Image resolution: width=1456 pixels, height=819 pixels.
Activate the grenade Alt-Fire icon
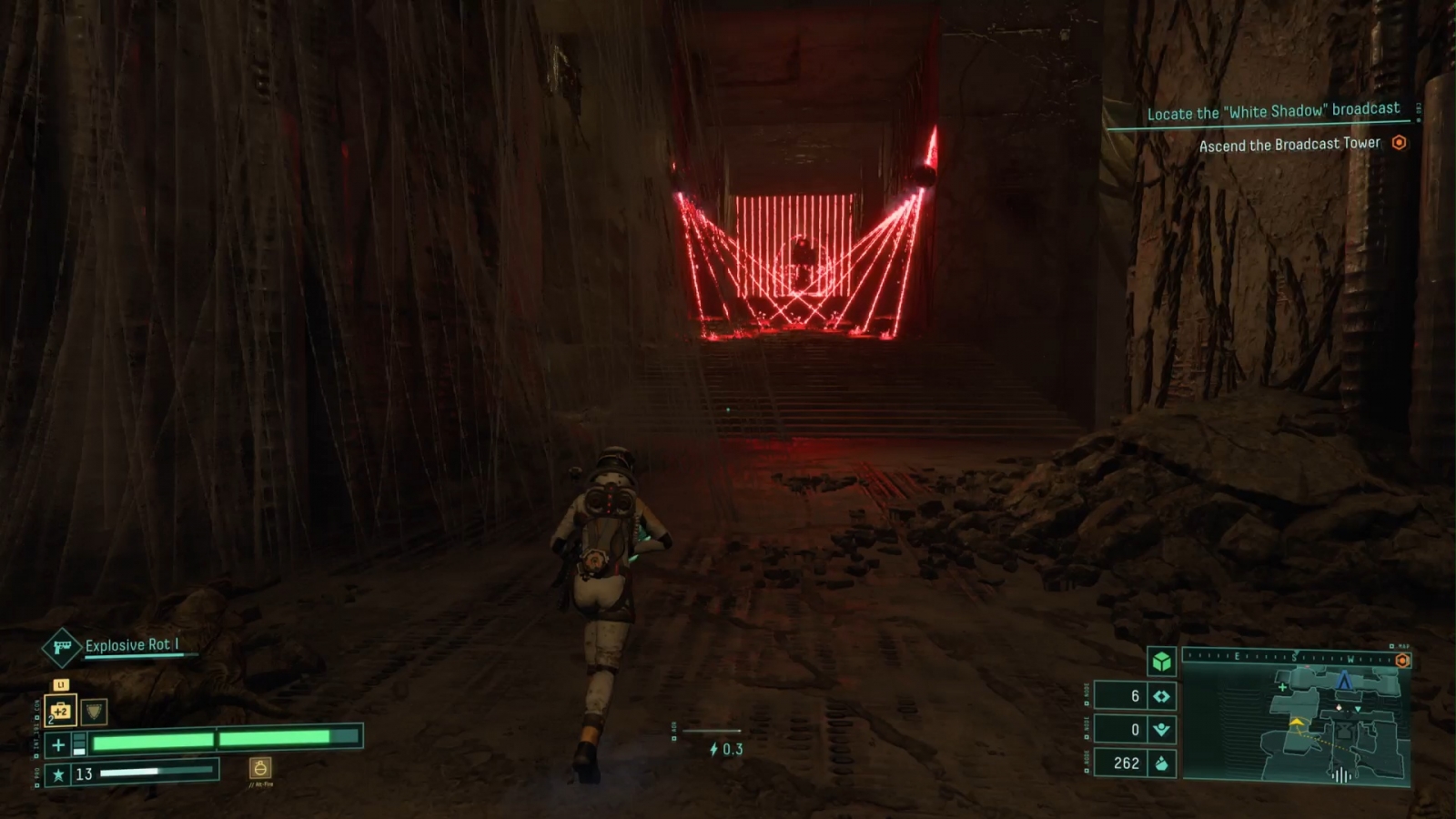260,769
